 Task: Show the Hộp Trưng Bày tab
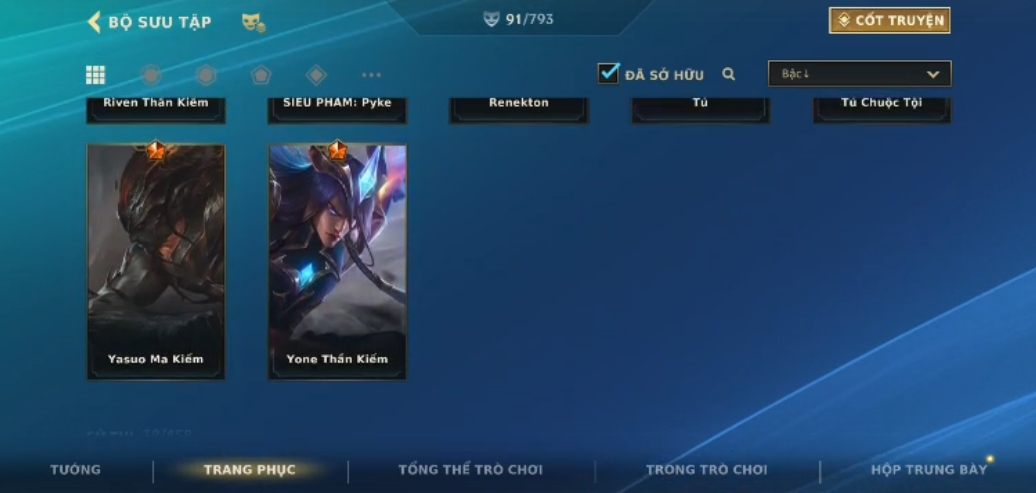[x=929, y=470]
